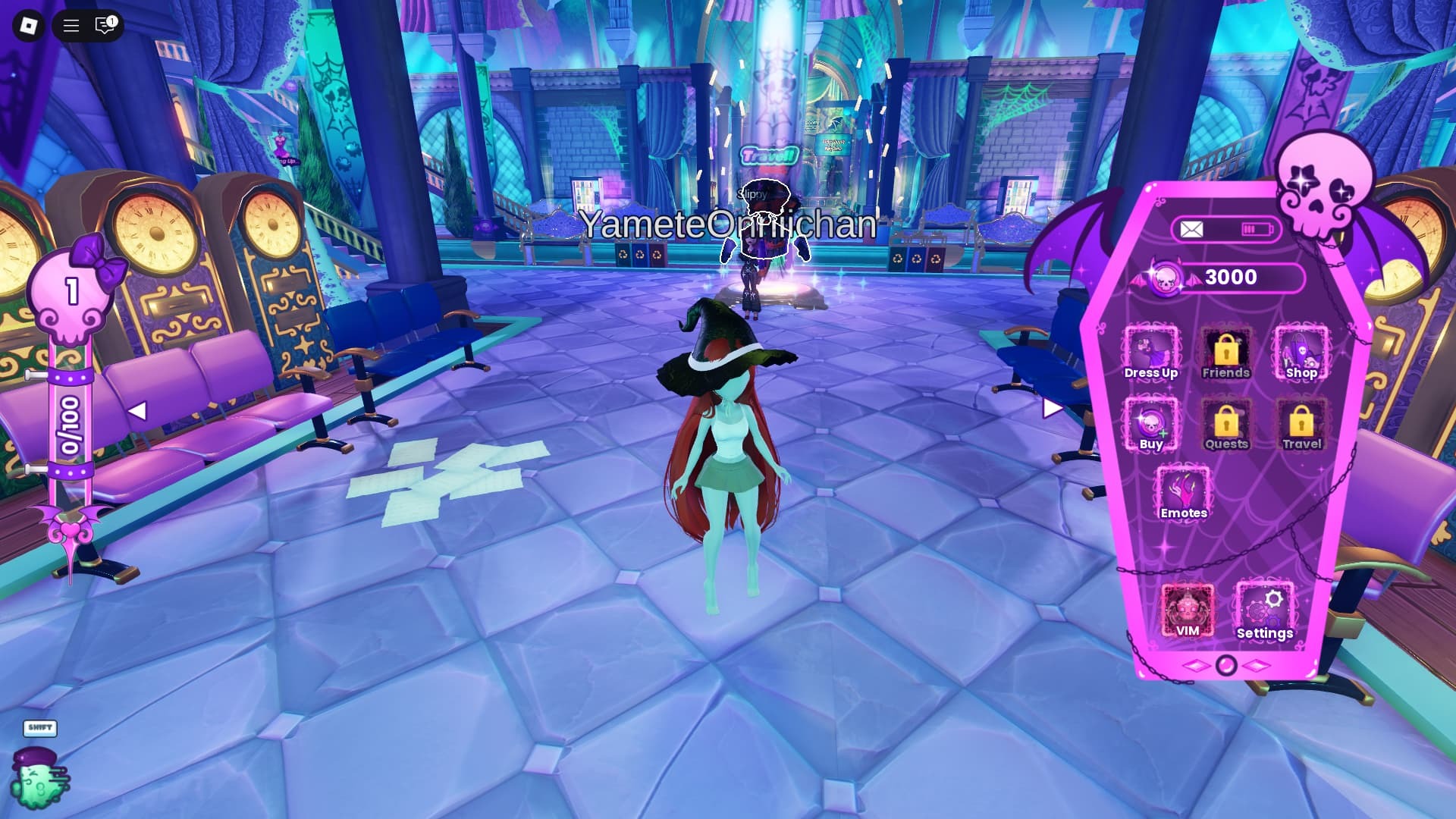Click the skull level 1 badge
The height and width of the screenshot is (819, 1456).
point(72,293)
